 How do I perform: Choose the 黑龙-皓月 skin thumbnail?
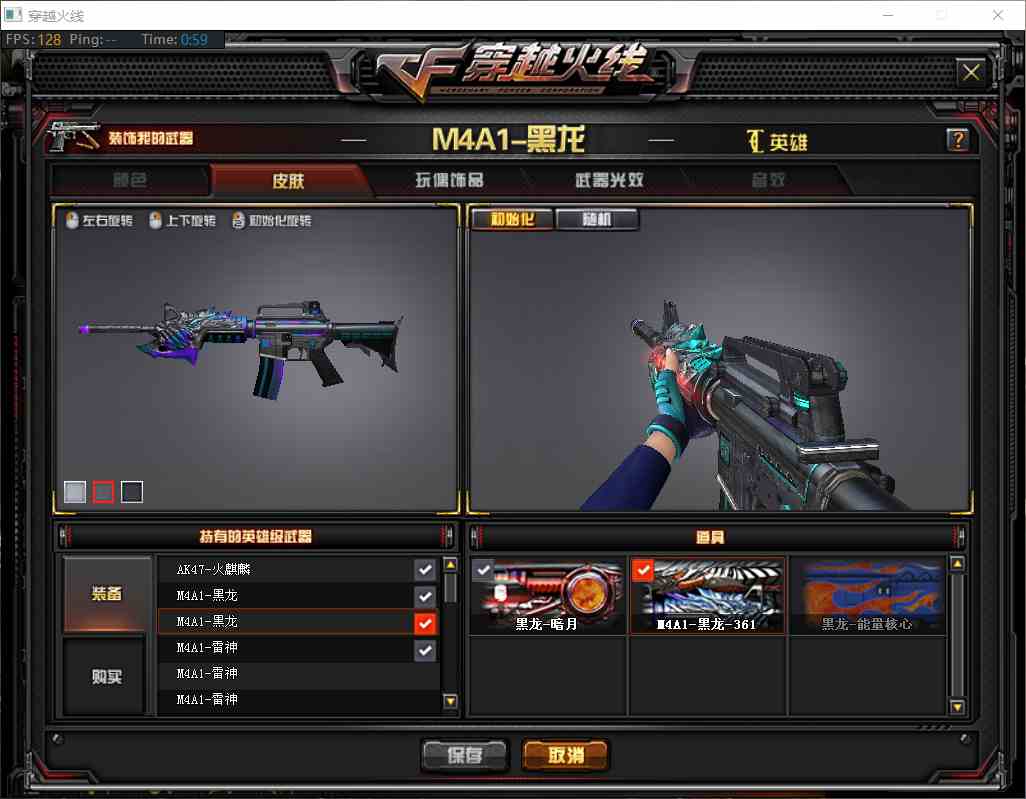tap(547, 596)
